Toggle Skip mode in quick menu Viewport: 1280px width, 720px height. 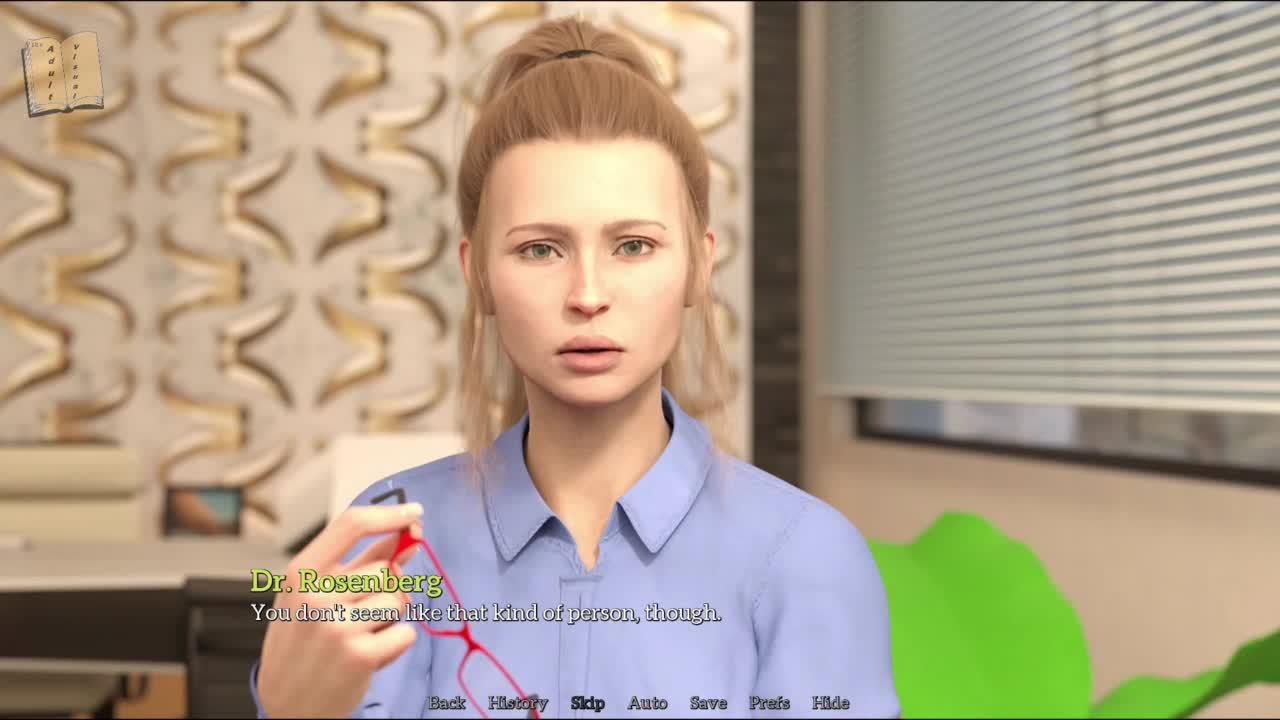tap(587, 703)
